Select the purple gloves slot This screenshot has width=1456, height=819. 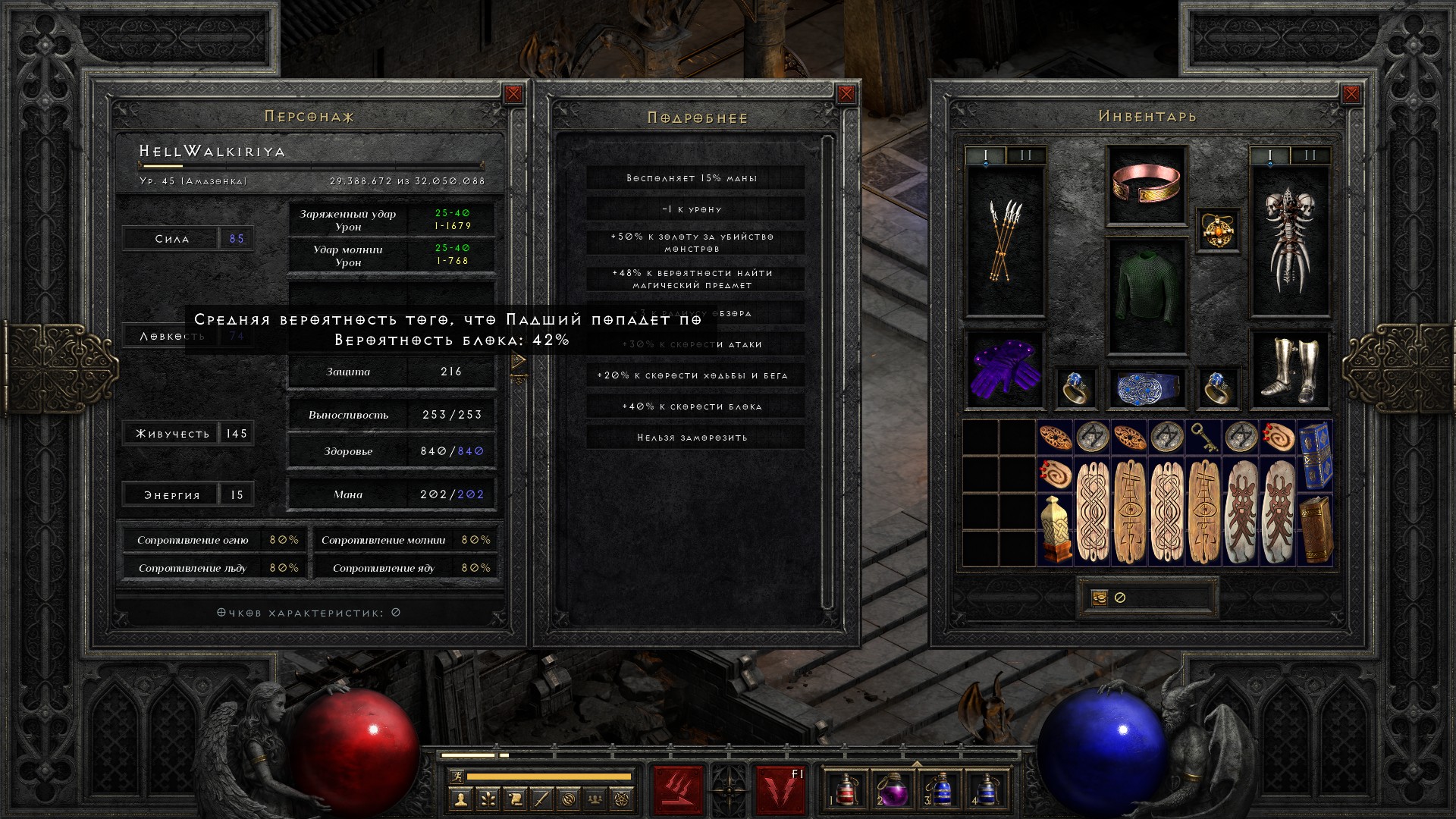(x=1005, y=369)
